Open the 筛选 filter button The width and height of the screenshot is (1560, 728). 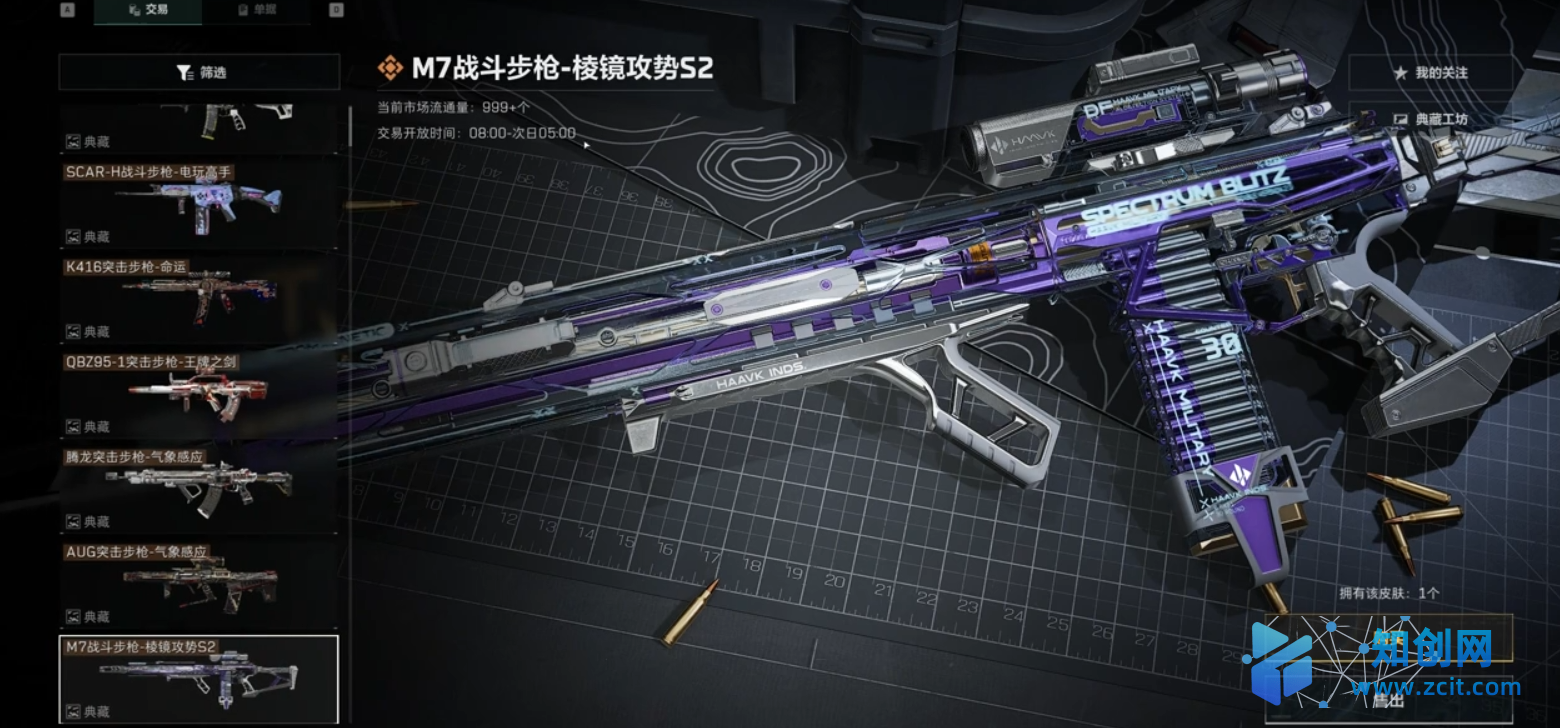point(200,72)
